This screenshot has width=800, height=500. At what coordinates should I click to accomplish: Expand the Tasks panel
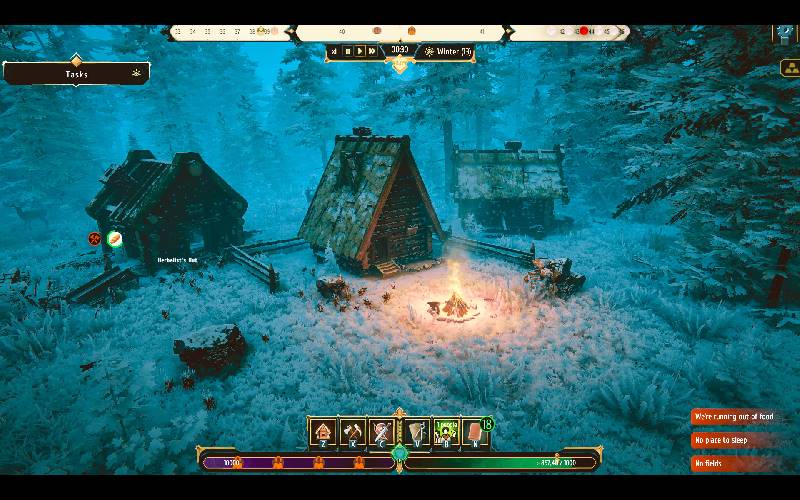coord(76,73)
